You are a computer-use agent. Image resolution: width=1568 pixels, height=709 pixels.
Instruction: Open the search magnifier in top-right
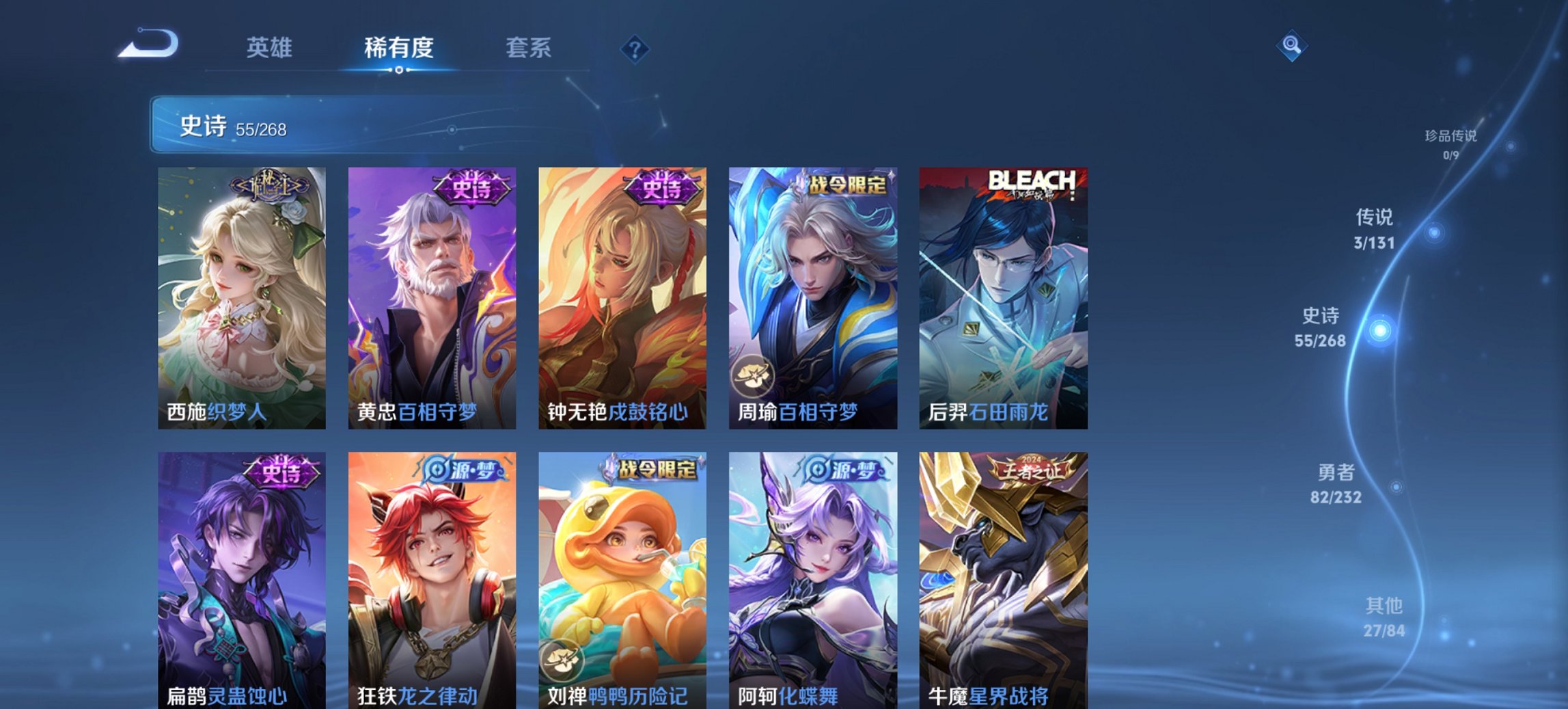1290,46
